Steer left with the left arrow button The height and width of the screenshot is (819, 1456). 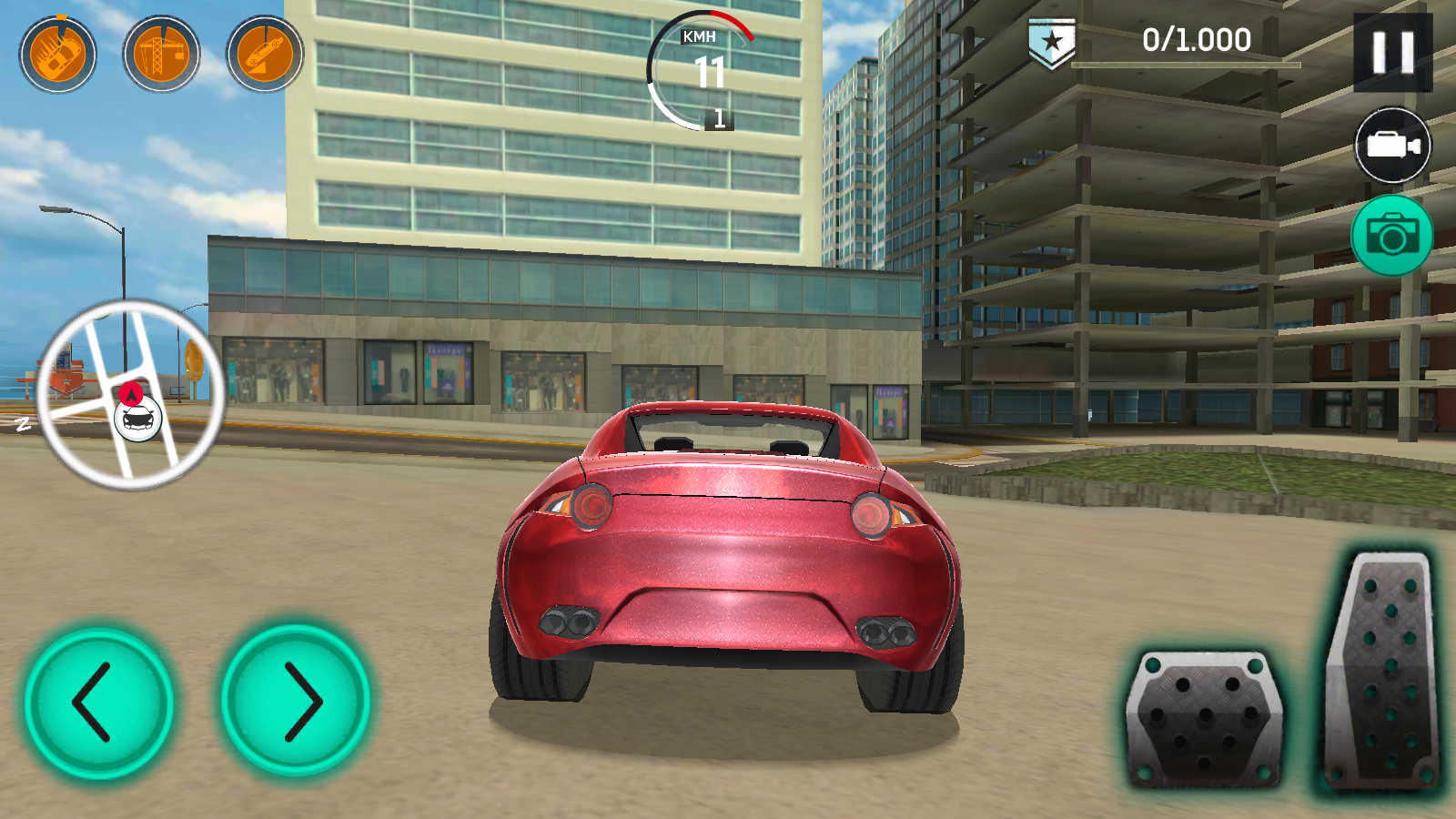click(98, 703)
